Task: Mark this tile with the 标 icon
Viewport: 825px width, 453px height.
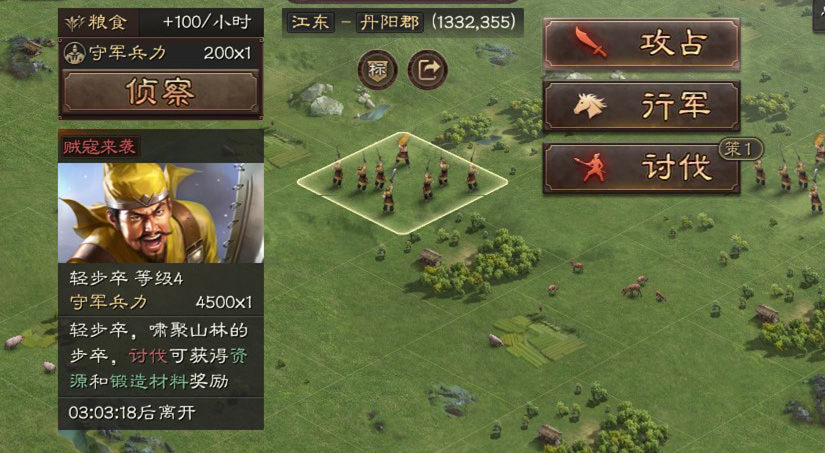Action: [379, 69]
